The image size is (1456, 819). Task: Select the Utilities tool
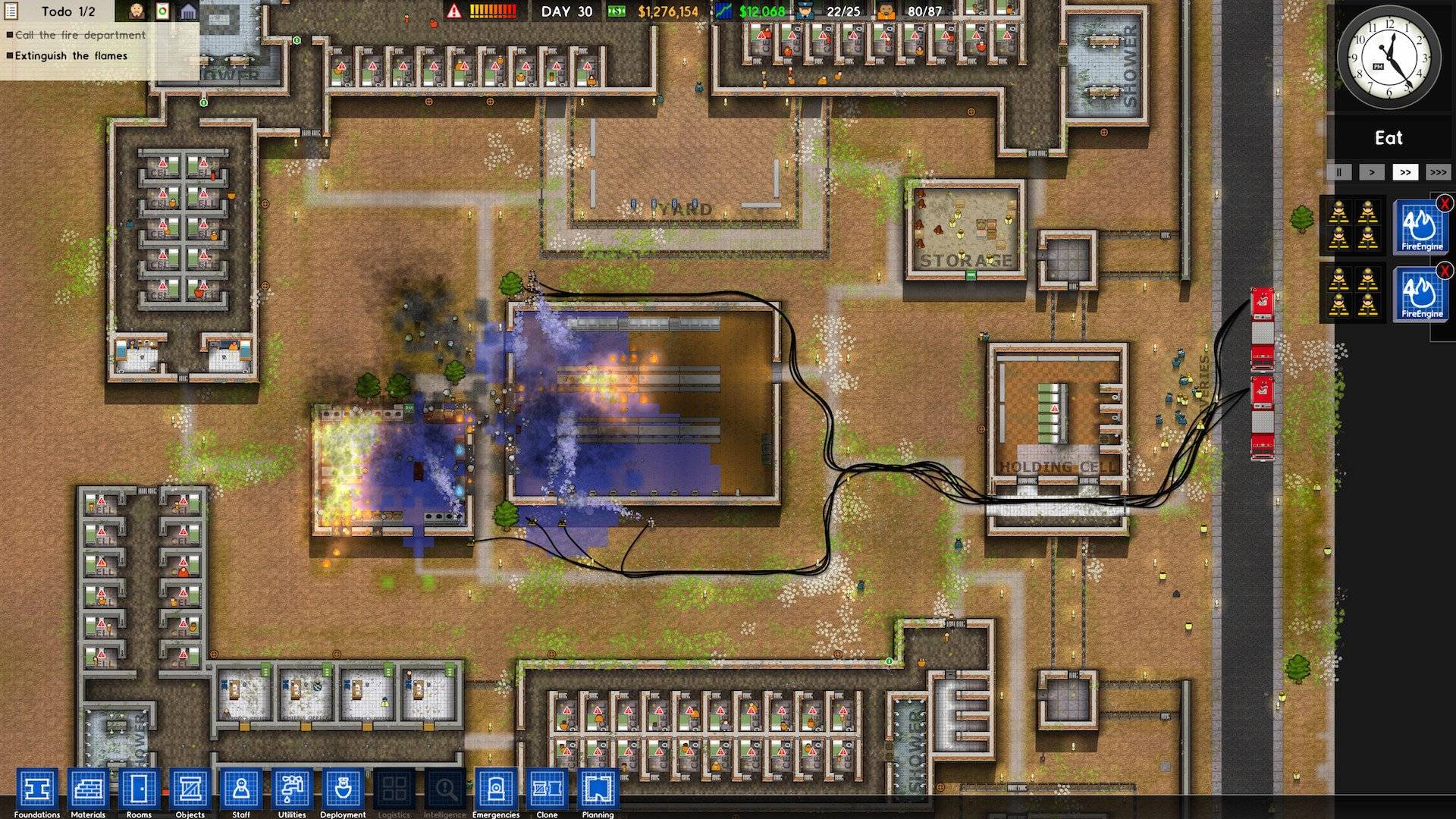click(x=292, y=789)
